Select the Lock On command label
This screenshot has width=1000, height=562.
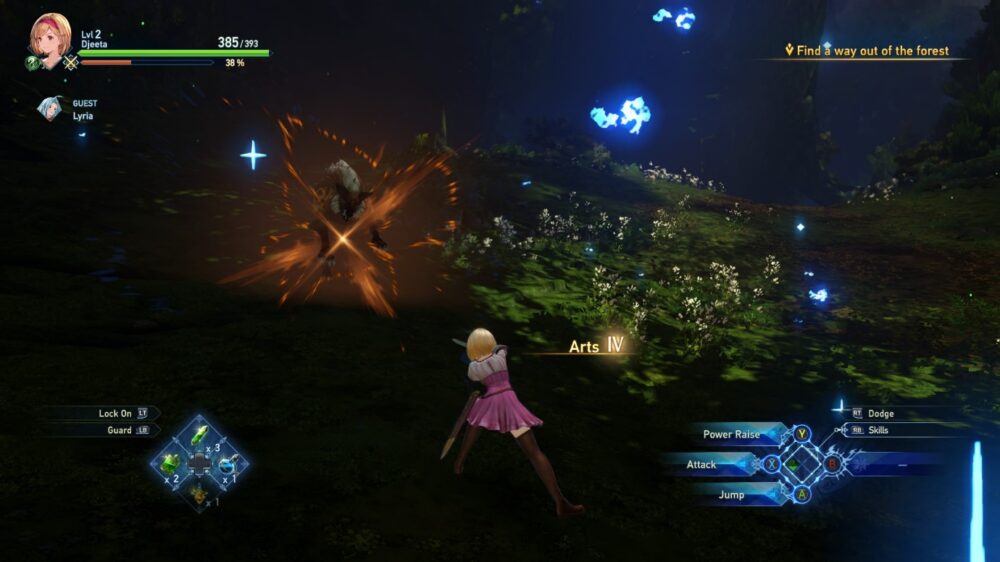coord(115,413)
